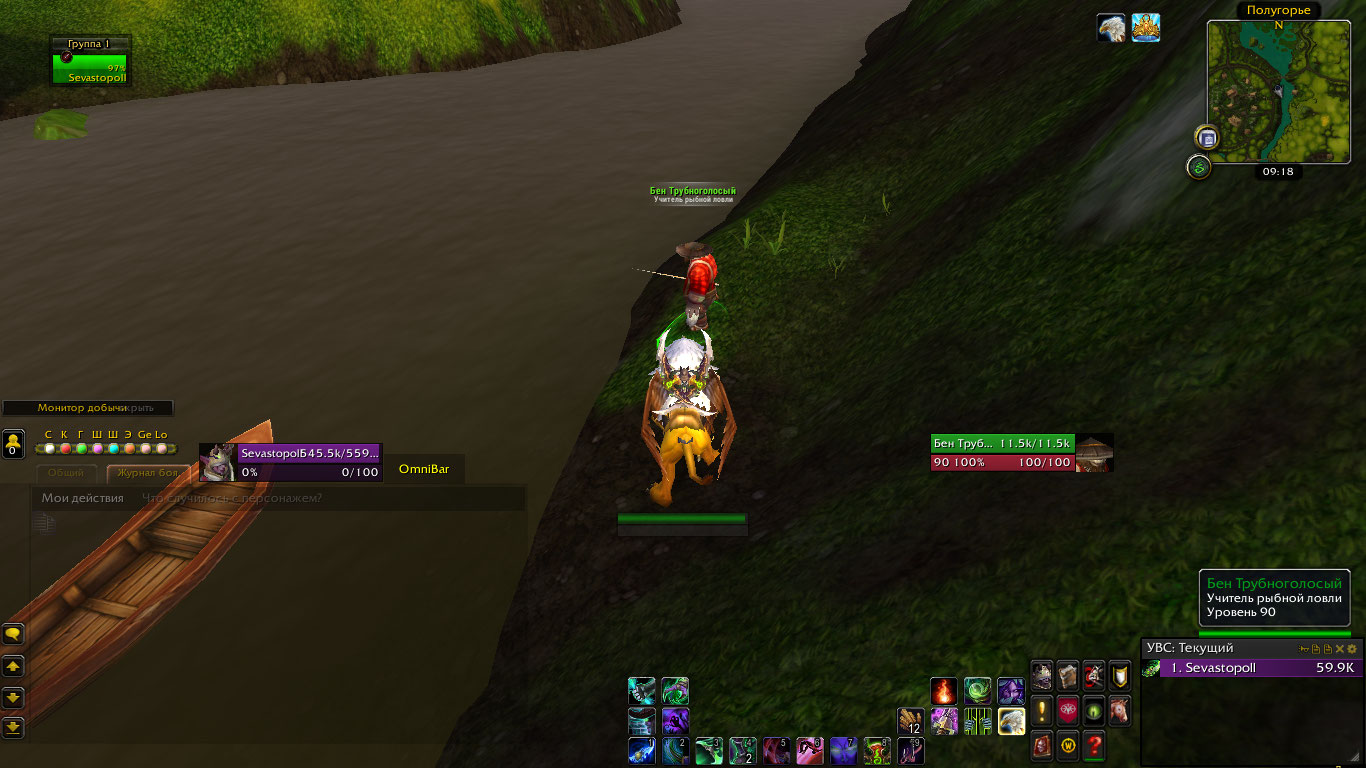This screenshot has width=1366, height=768.
Task: Open the yellow exclamation quest log button
Action: (1043, 711)
